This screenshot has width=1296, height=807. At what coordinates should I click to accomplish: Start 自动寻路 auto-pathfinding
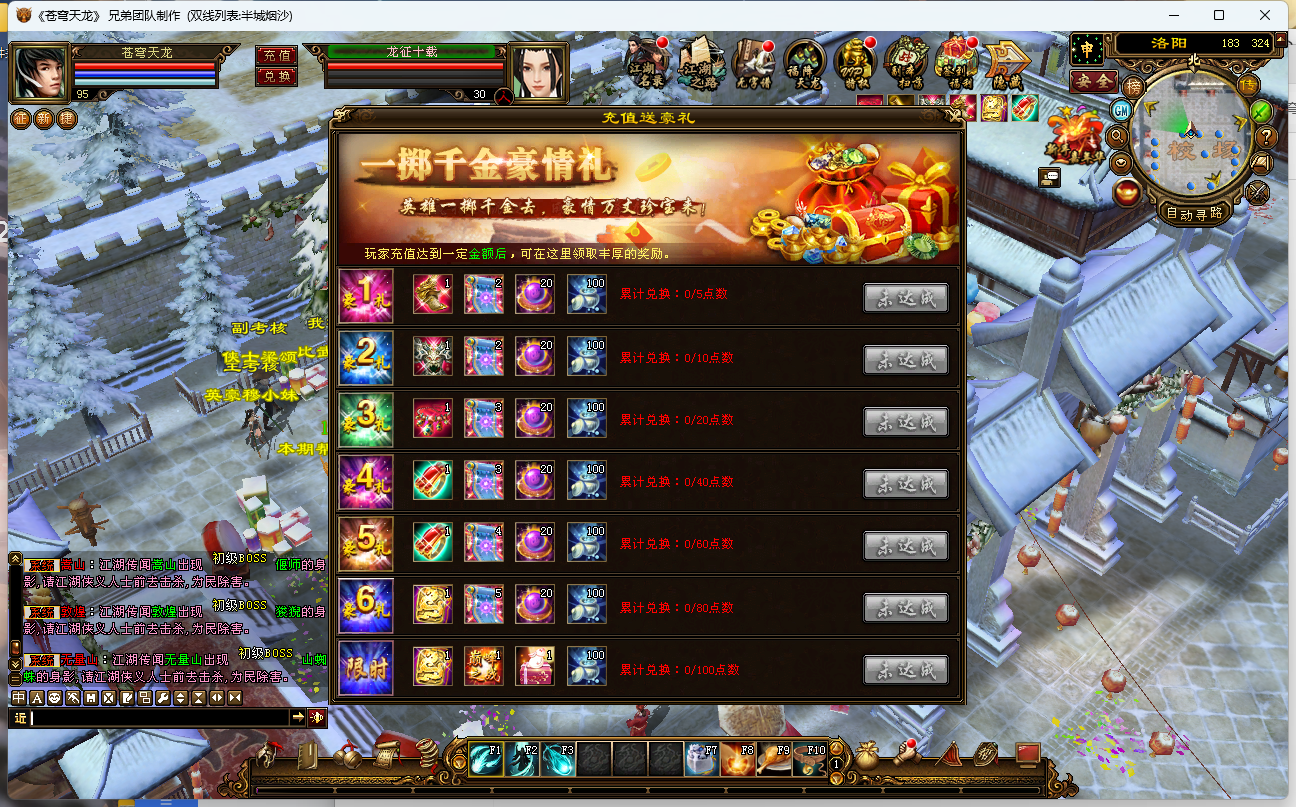(1194, 212)
